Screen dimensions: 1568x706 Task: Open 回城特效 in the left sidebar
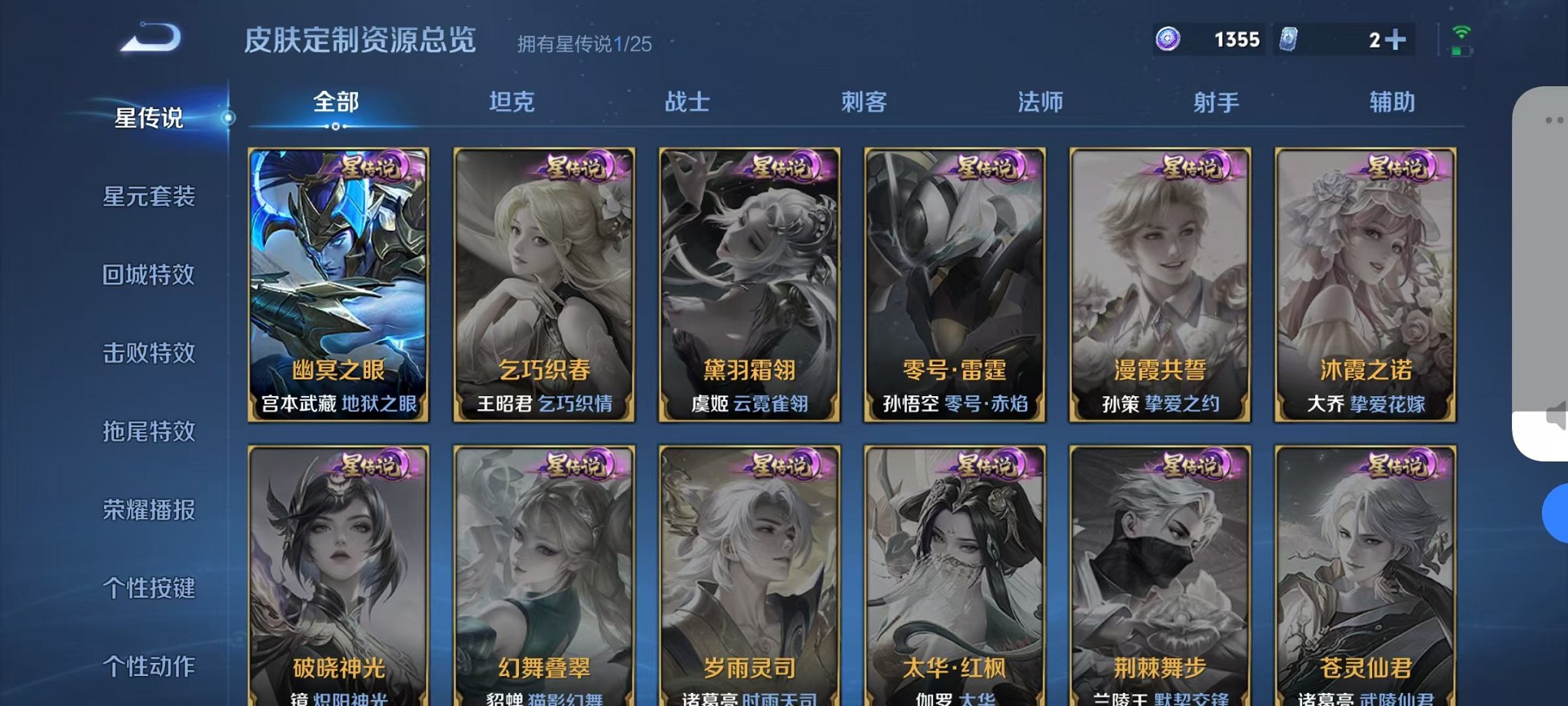[x=149, y=275]
